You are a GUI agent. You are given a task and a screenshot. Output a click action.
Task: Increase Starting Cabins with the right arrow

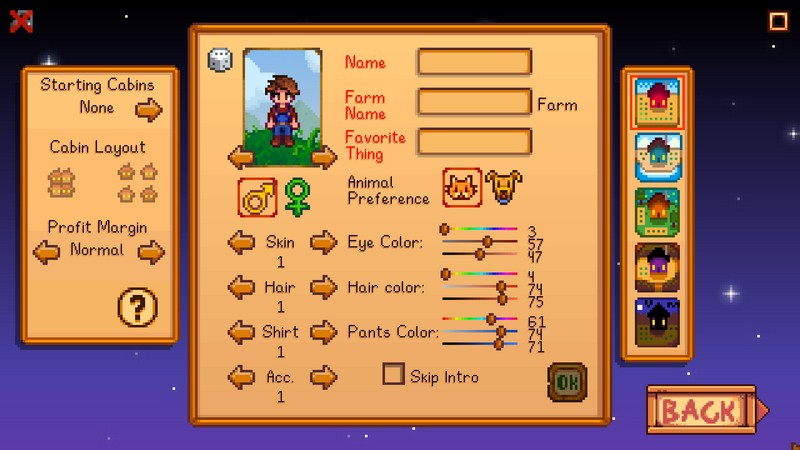coord(149,109)
